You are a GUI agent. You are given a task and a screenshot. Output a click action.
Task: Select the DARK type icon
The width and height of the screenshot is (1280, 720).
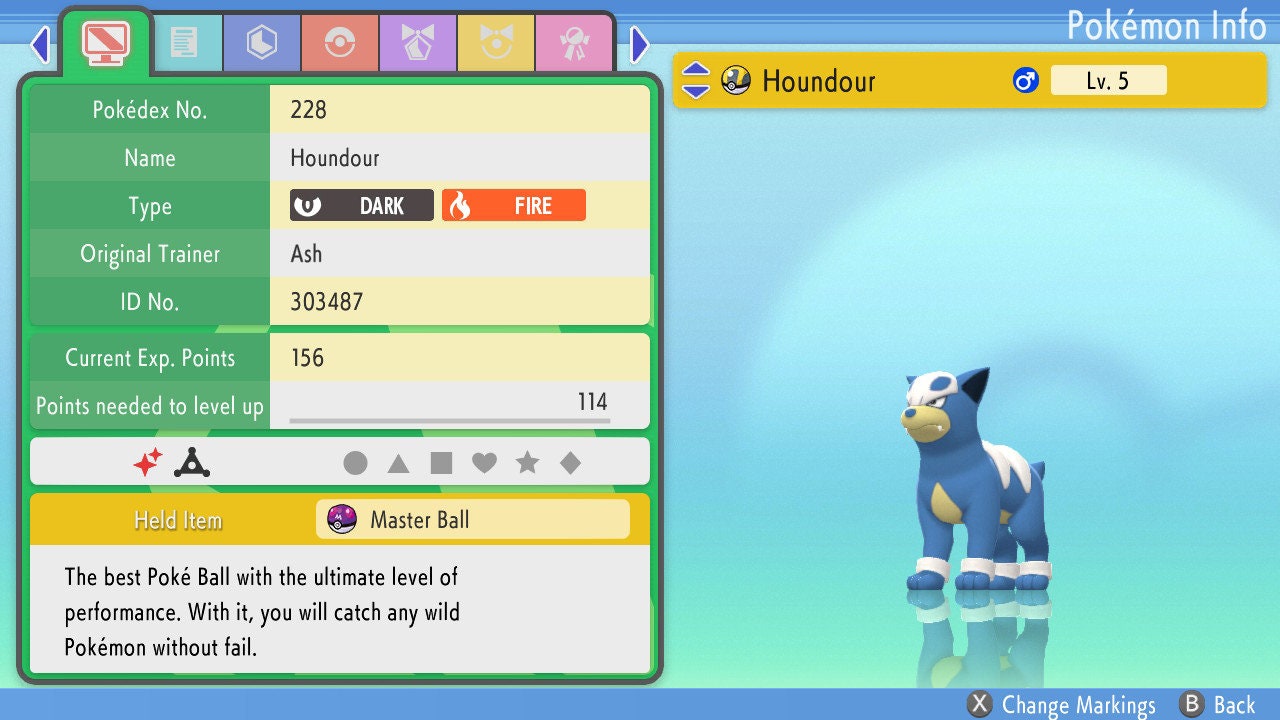359,205
